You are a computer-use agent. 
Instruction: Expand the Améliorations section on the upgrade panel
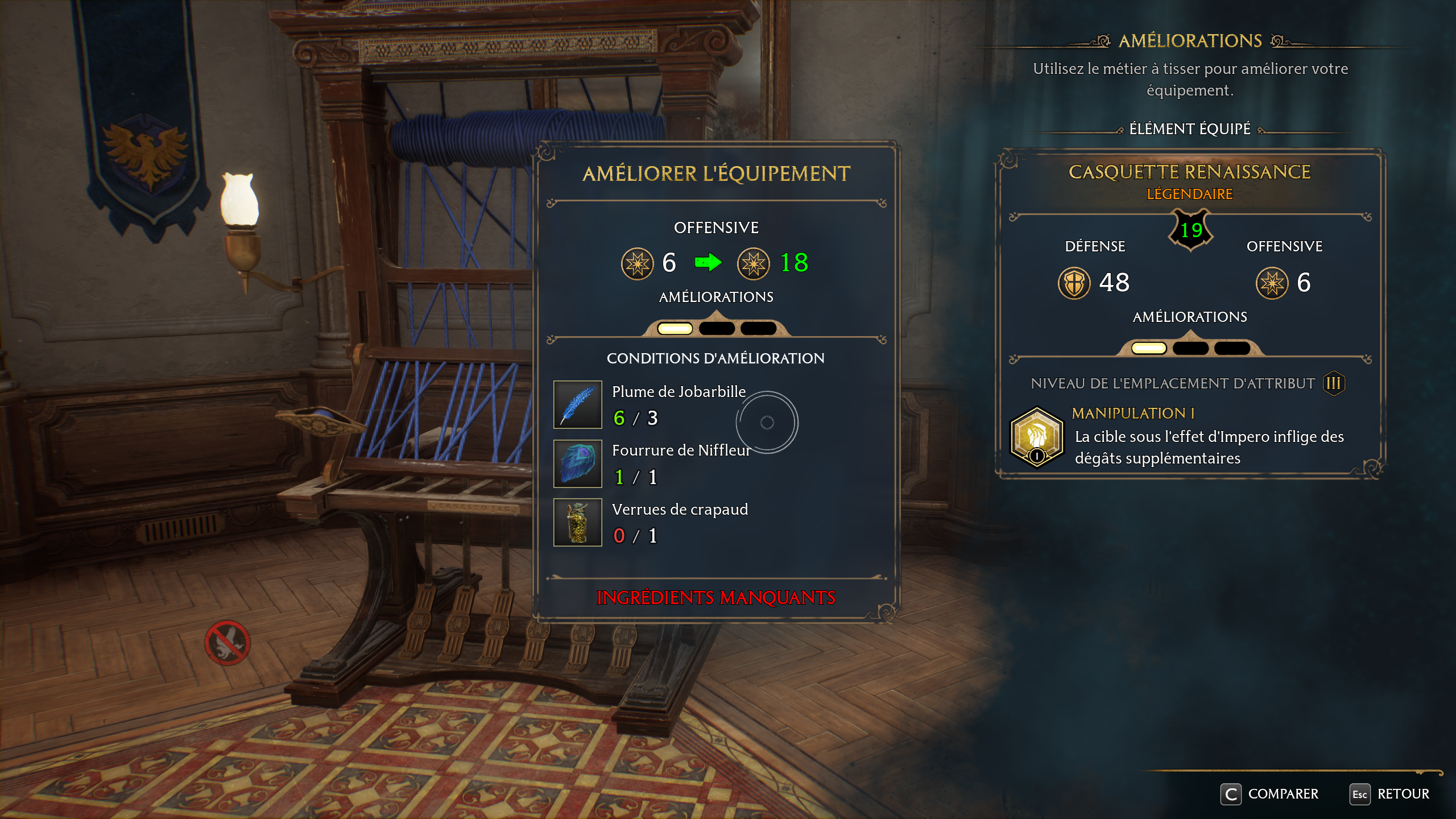[715, 296]
